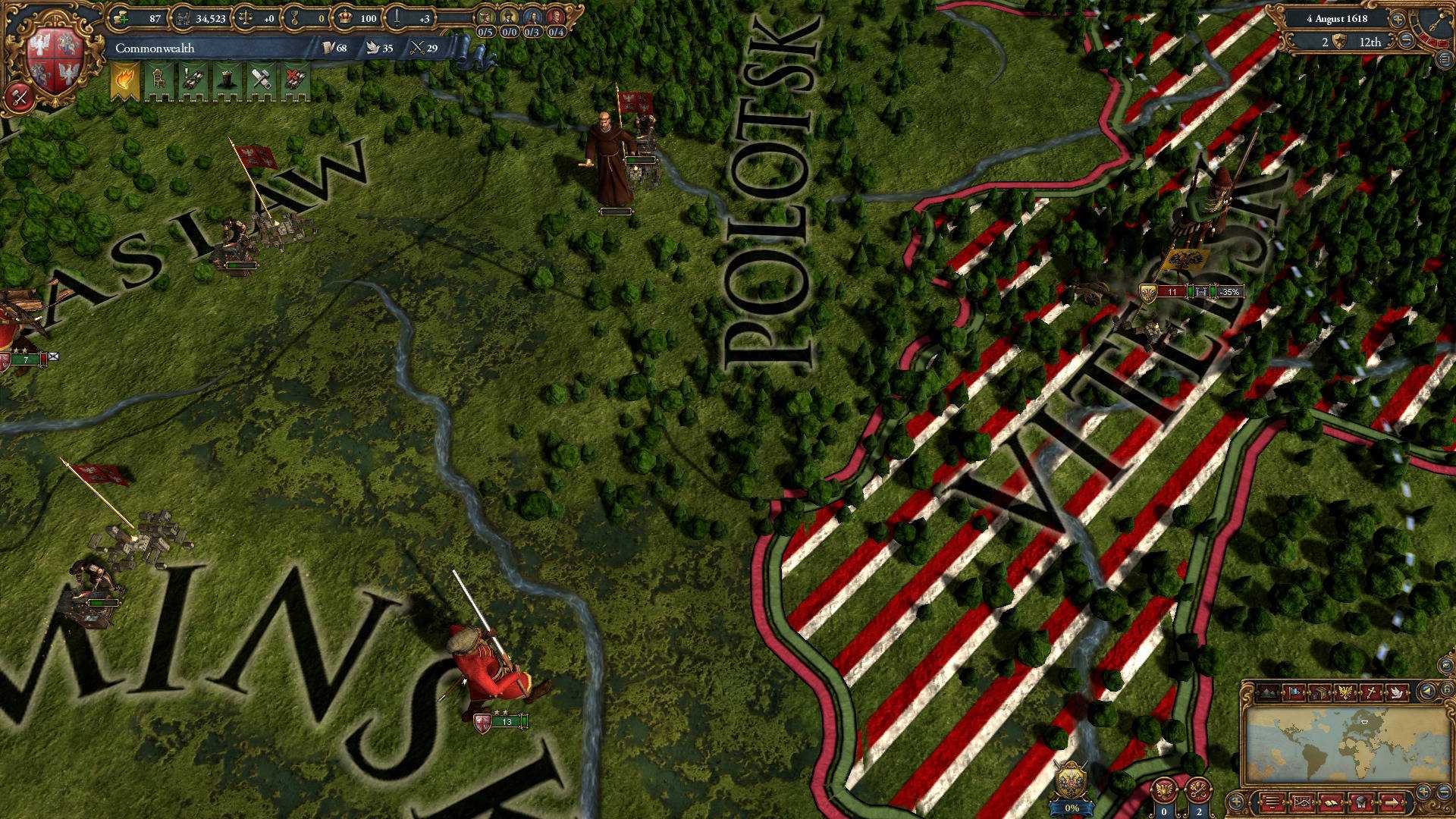This screenshot has width=1456, height=819.
Task: Open the diplomatic mapmode eagle icon
Action: click(x=1345, y=692)
